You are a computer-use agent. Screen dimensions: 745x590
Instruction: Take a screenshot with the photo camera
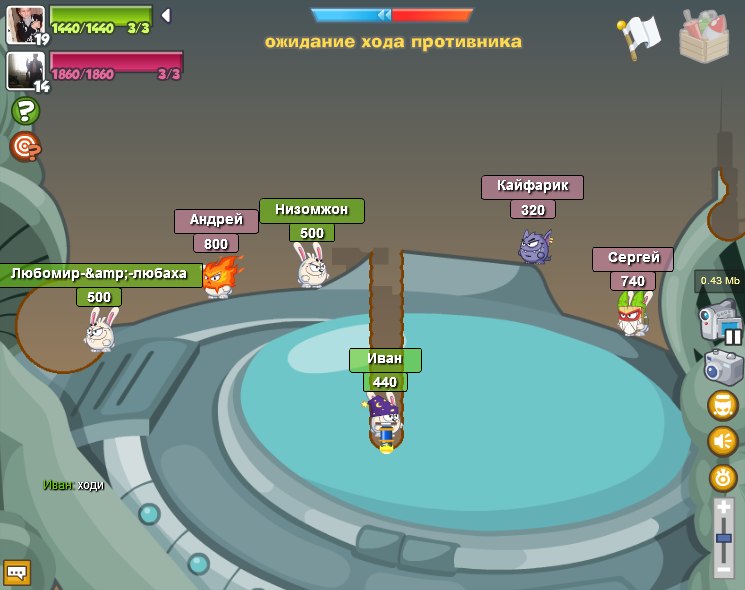click(723, 367)
